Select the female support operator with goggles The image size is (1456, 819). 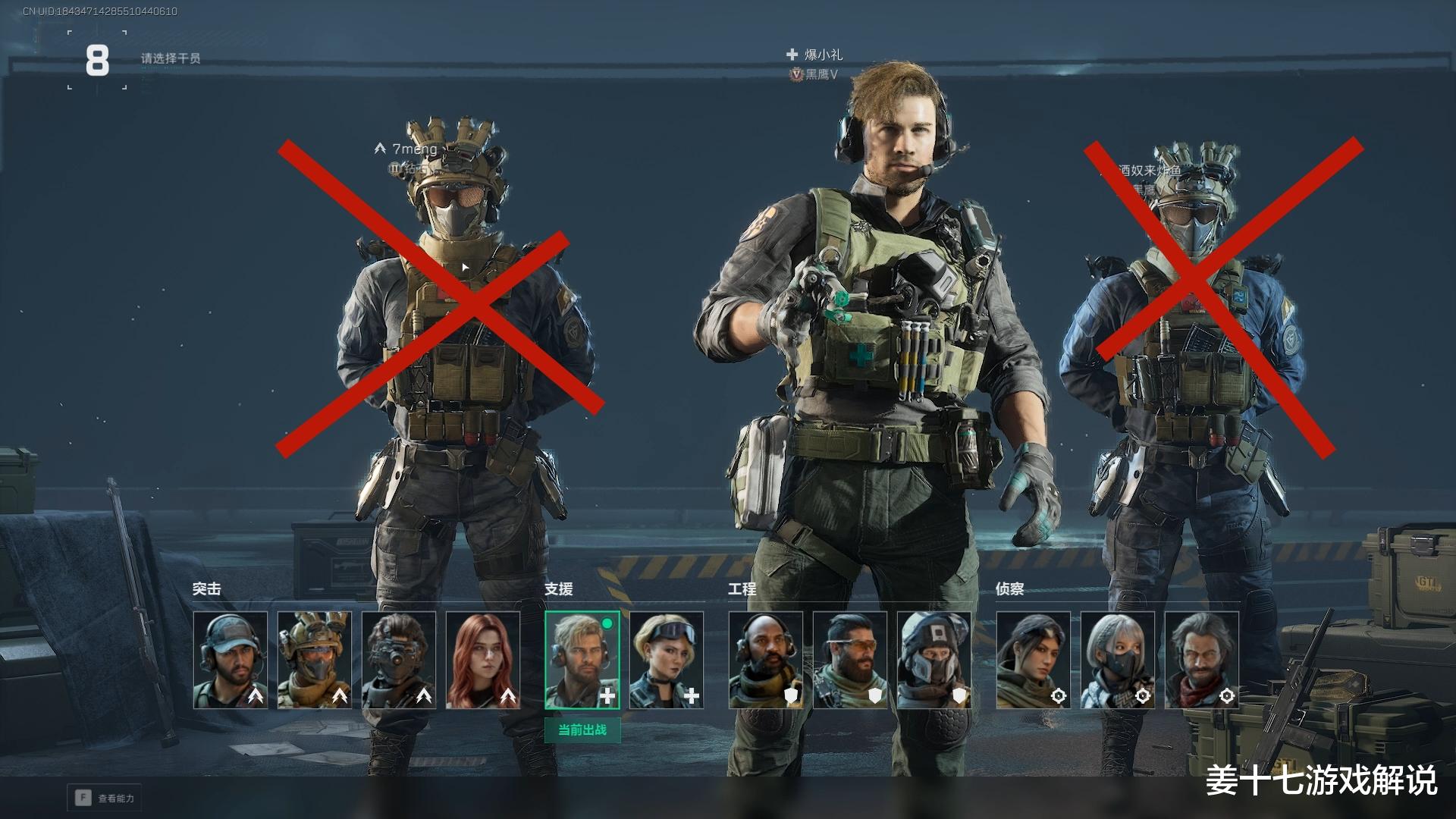[x=667, y=661]
